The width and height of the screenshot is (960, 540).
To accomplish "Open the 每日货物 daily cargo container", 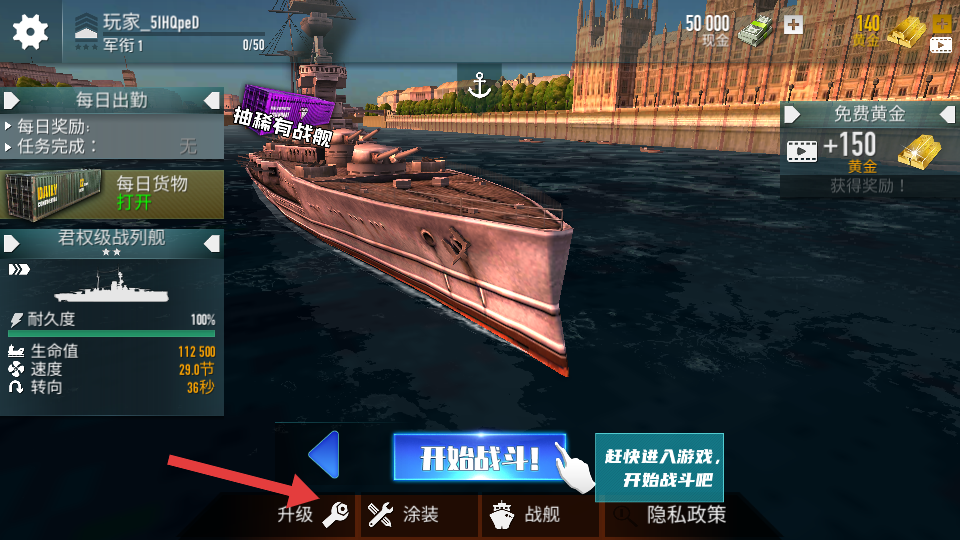I will click(x=112, y=193).
